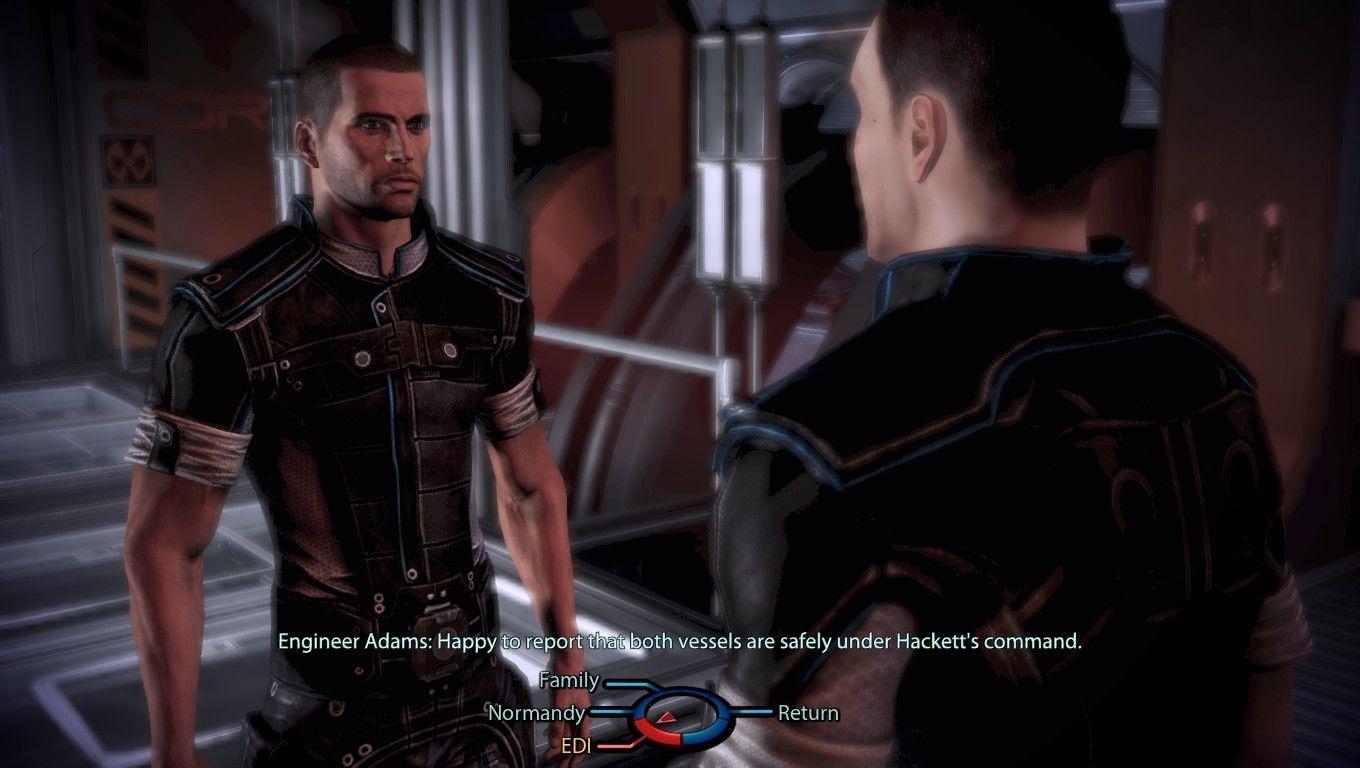
Task: Click the red connector line leading to EDI
Action: pyautogui.click(x=615, y=744)
